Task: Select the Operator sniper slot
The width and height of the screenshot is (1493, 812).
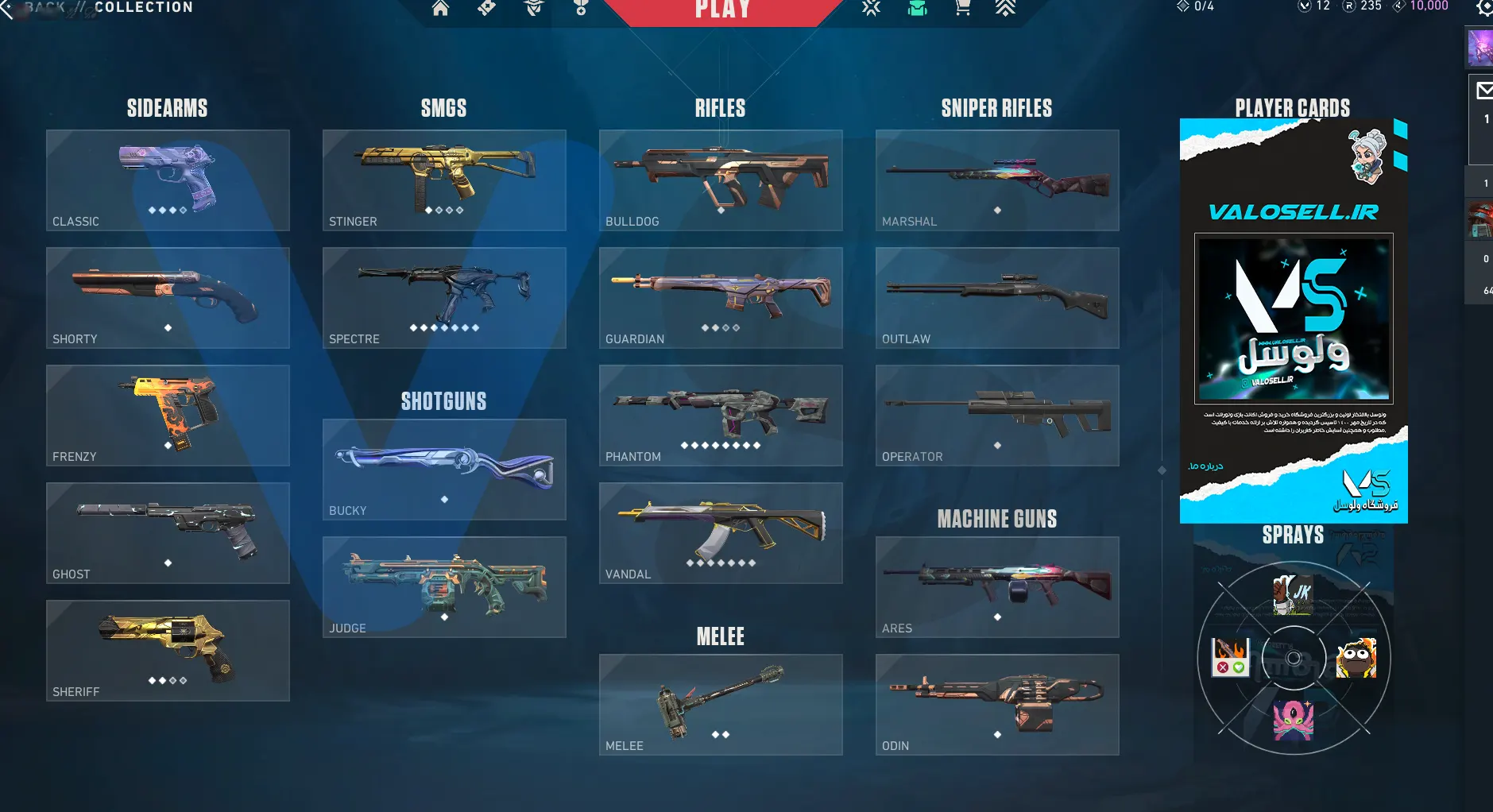Action: (997, 416)
